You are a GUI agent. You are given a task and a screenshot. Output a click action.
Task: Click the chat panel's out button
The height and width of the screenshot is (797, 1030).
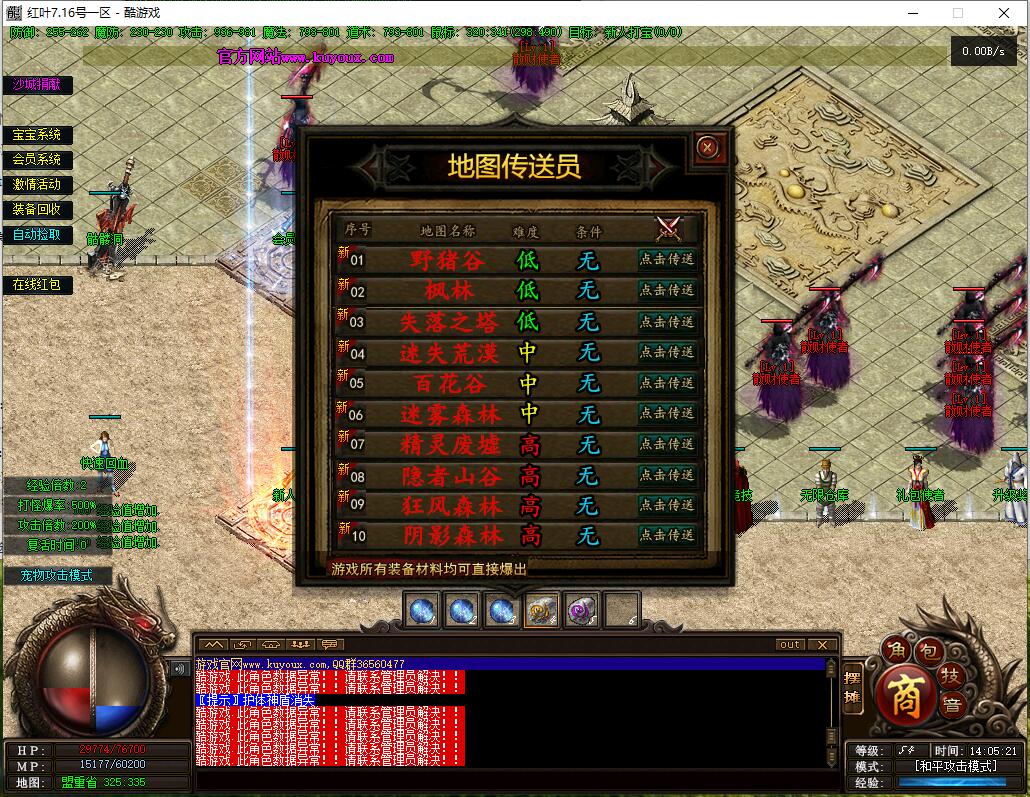click(x=790, y=645)
